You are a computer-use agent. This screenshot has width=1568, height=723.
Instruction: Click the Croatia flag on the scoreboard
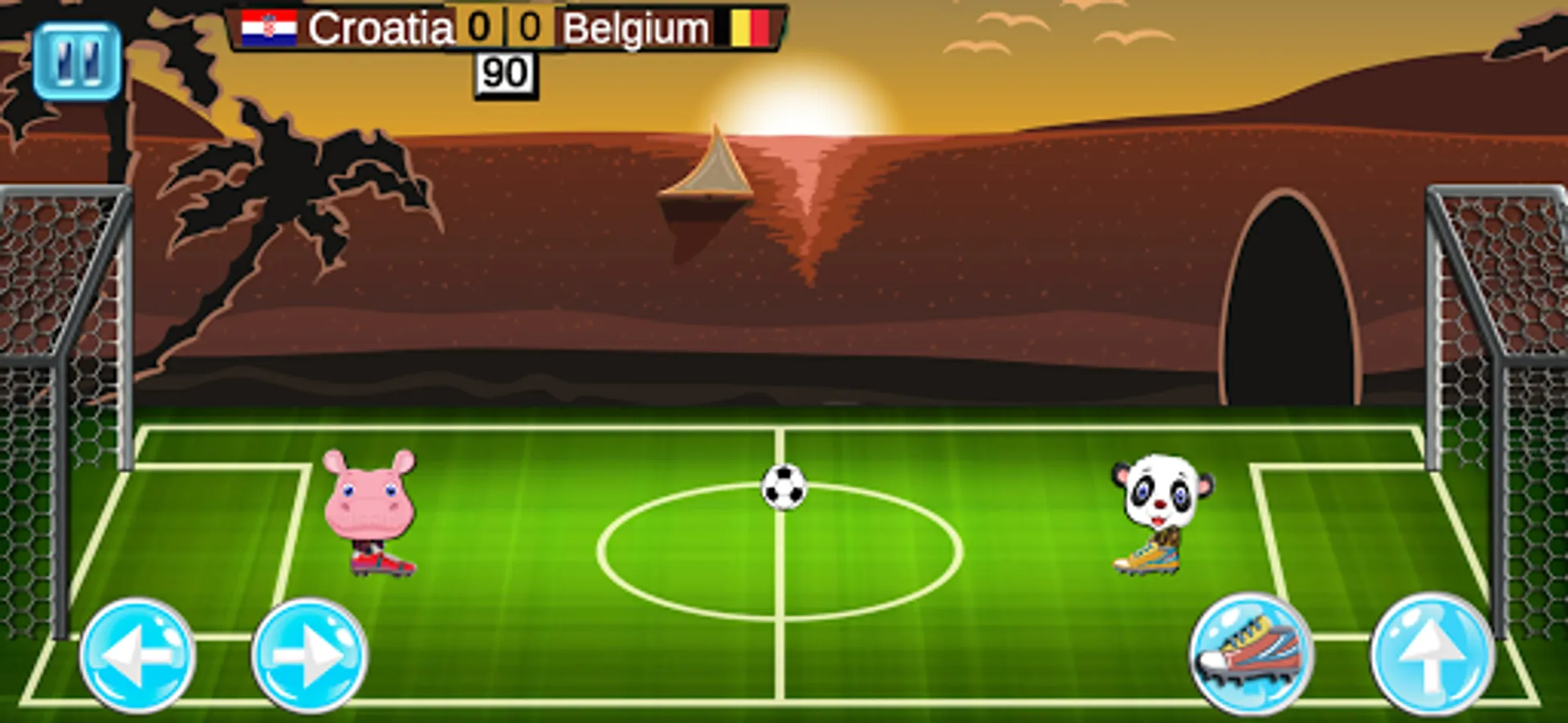(x=269, y=27)
